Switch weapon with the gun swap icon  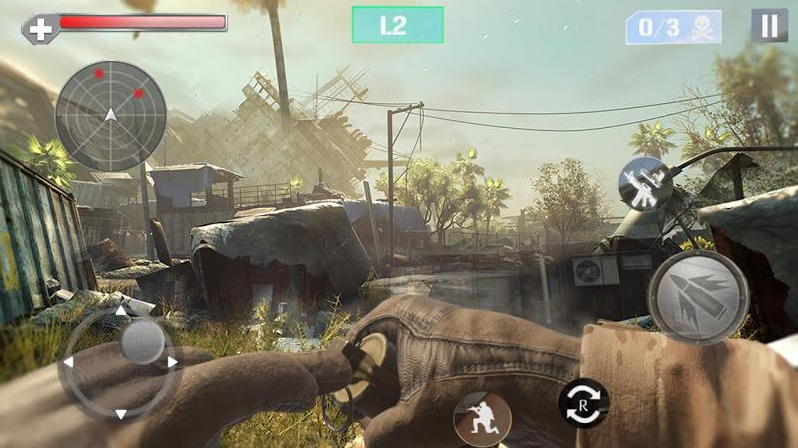644,183
